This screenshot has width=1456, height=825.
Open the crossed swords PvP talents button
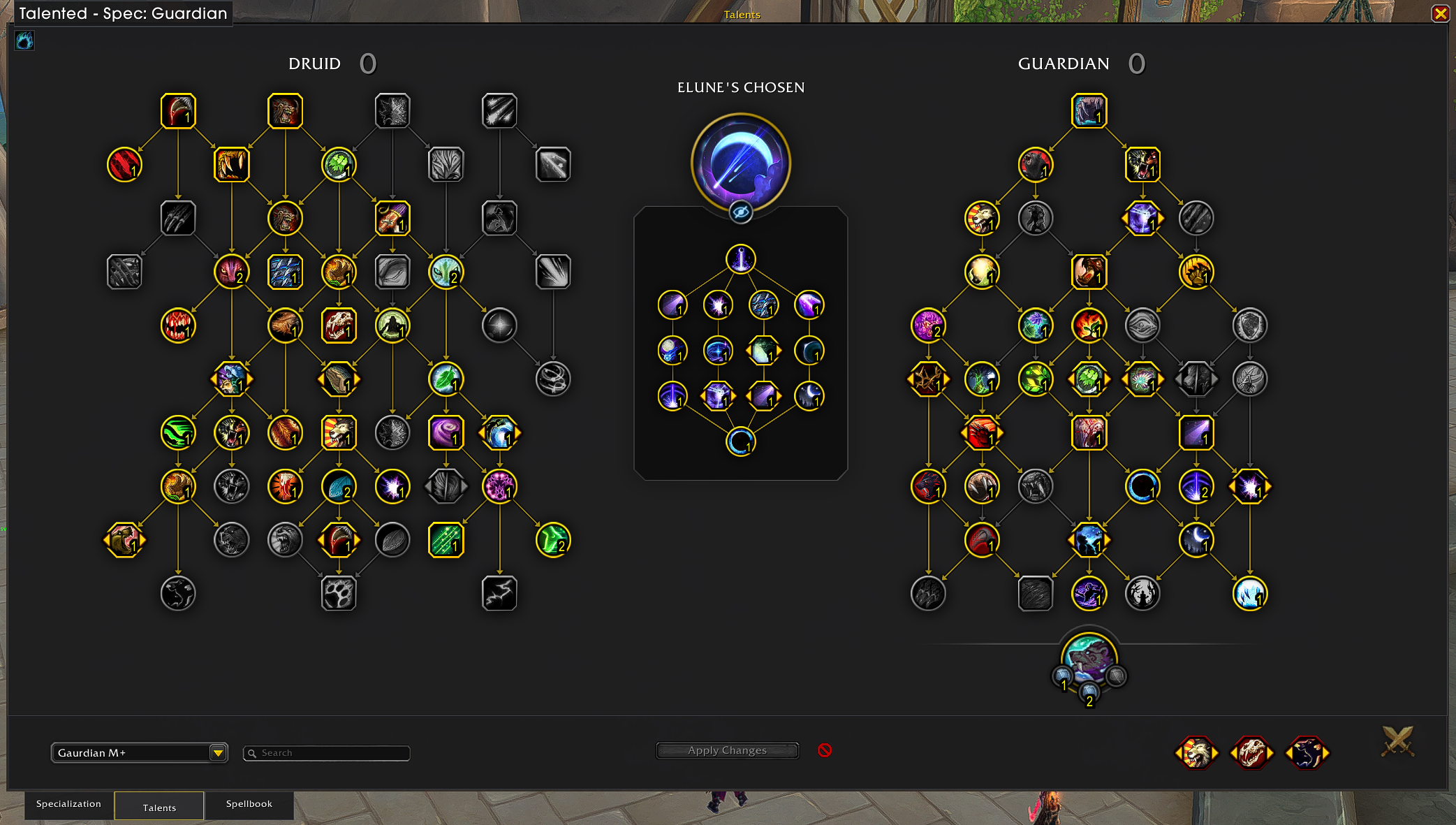pyautogui.click(x=1397, y=741)
